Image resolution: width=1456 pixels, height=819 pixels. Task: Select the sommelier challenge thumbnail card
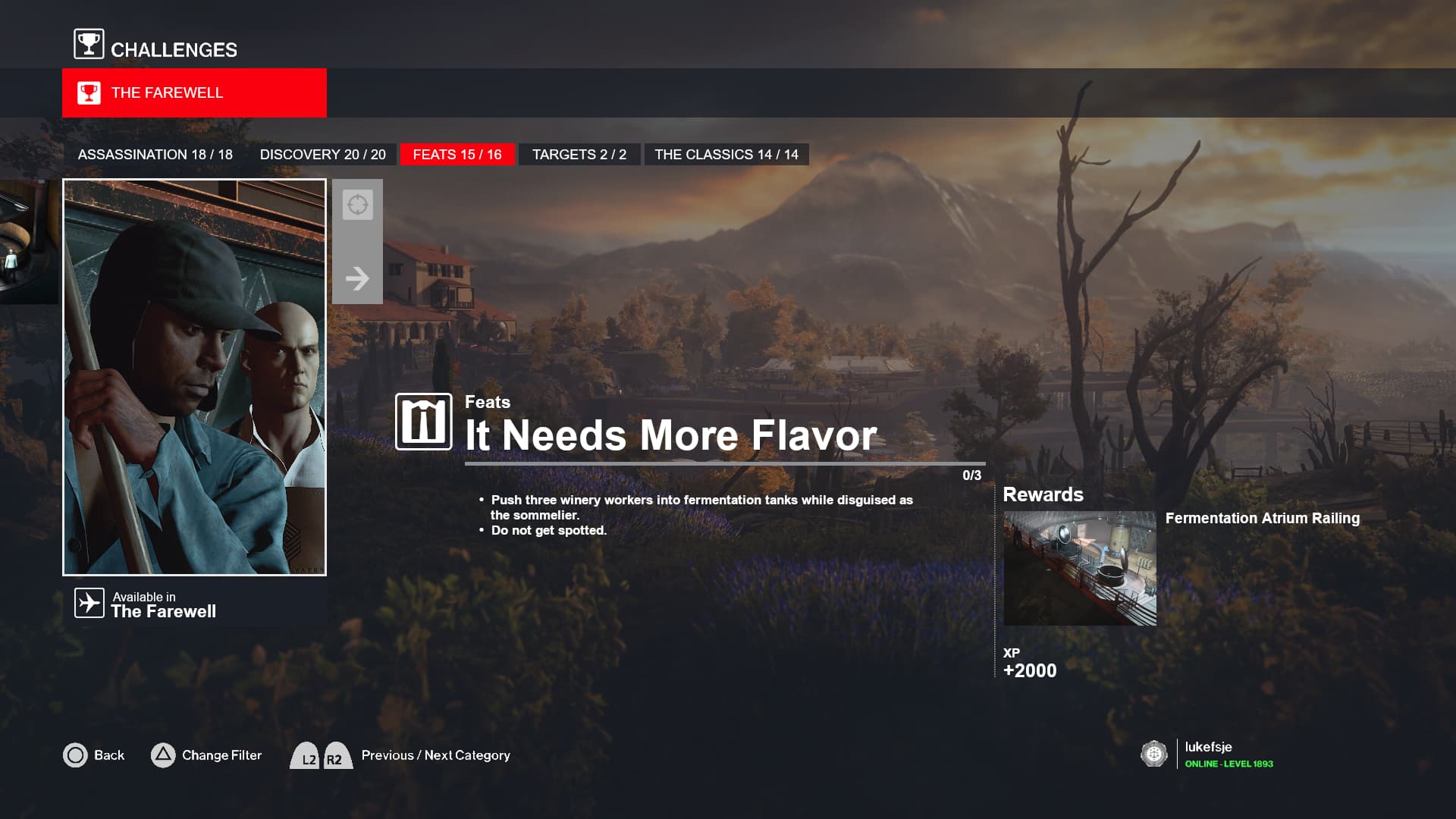(194, 377)
